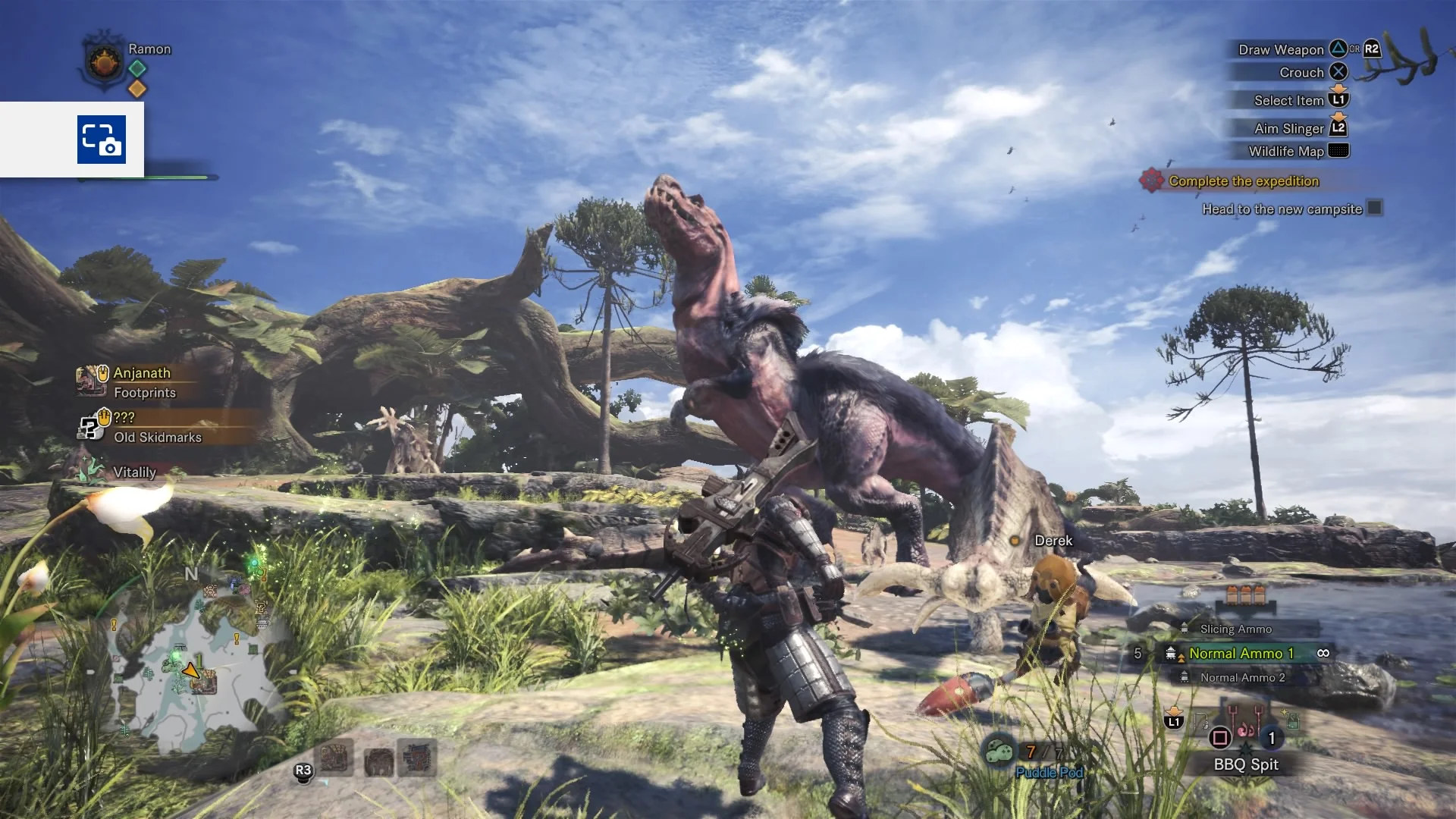1456x819 pixels.
Task: Toggle the Wildlife Map display
Action: [1338, 151]
